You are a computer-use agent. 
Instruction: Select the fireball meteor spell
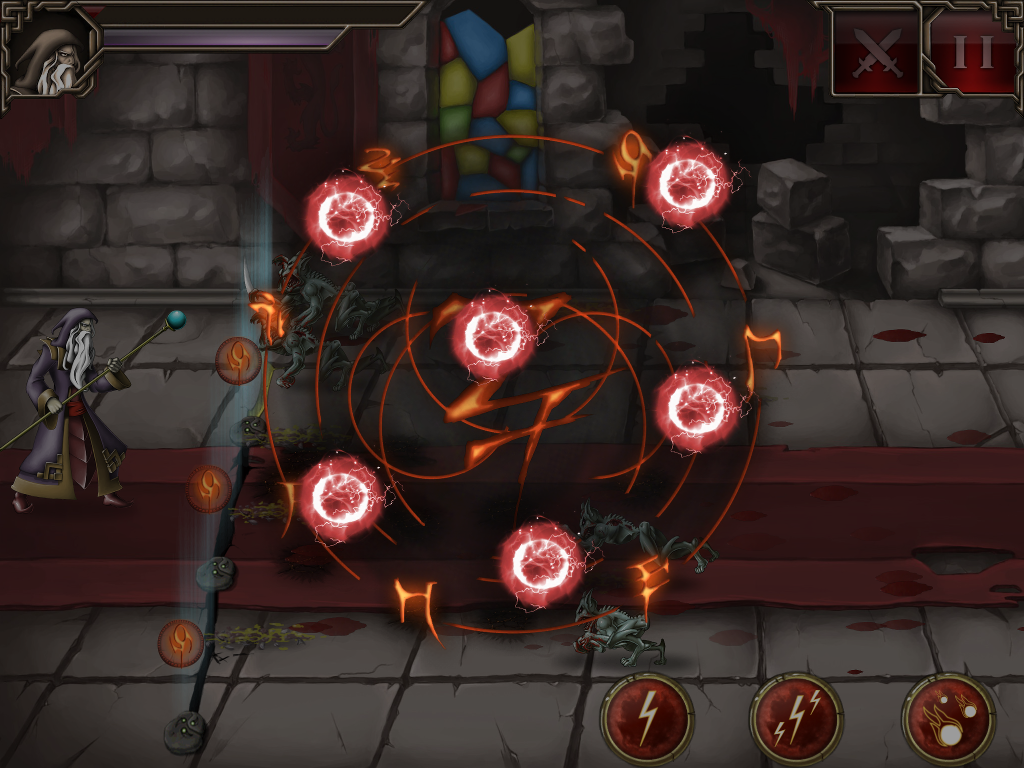pos(947,719)
